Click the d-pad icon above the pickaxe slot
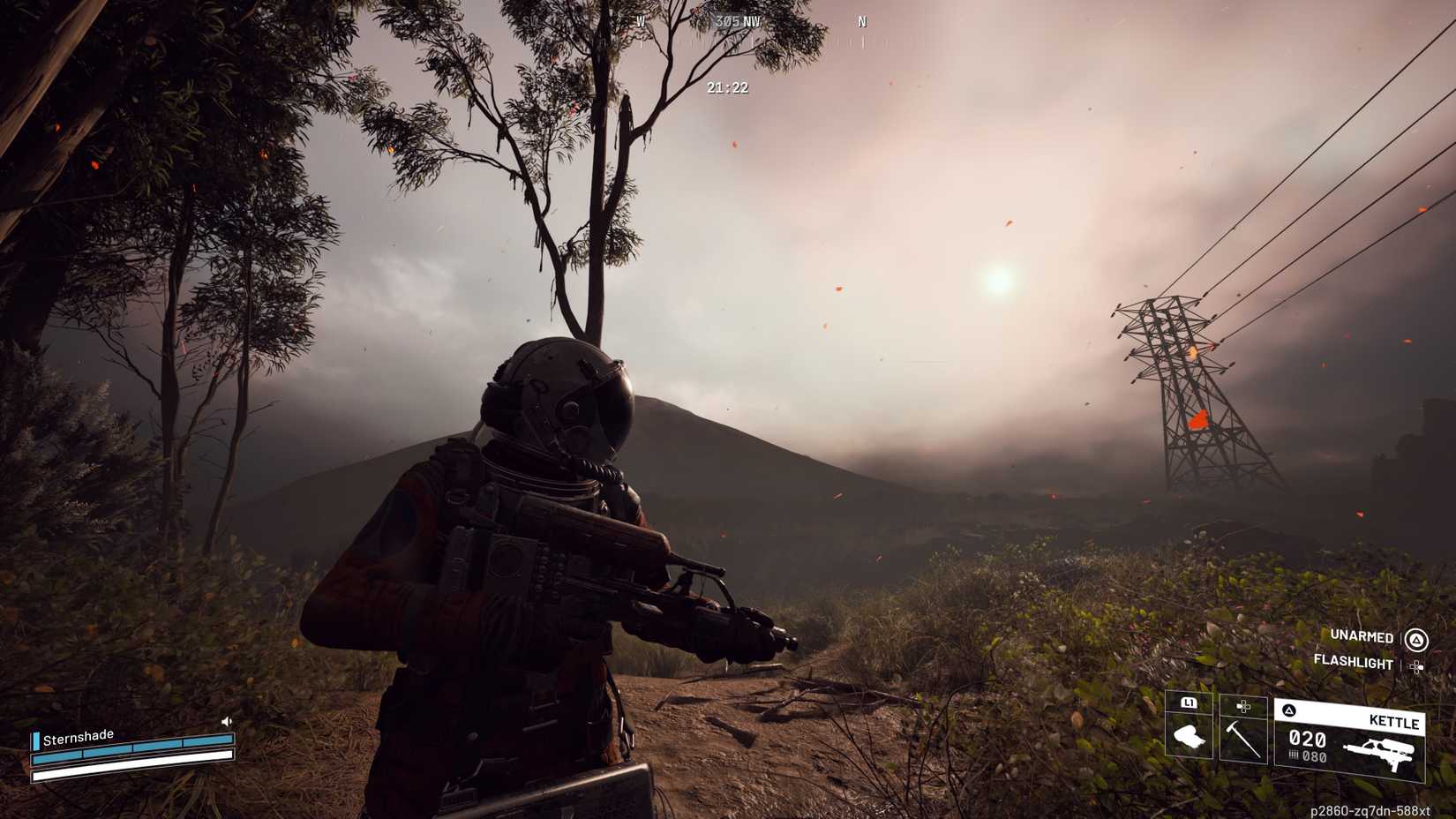This screenshot has height=819, width=1456. click(1242, 705)
